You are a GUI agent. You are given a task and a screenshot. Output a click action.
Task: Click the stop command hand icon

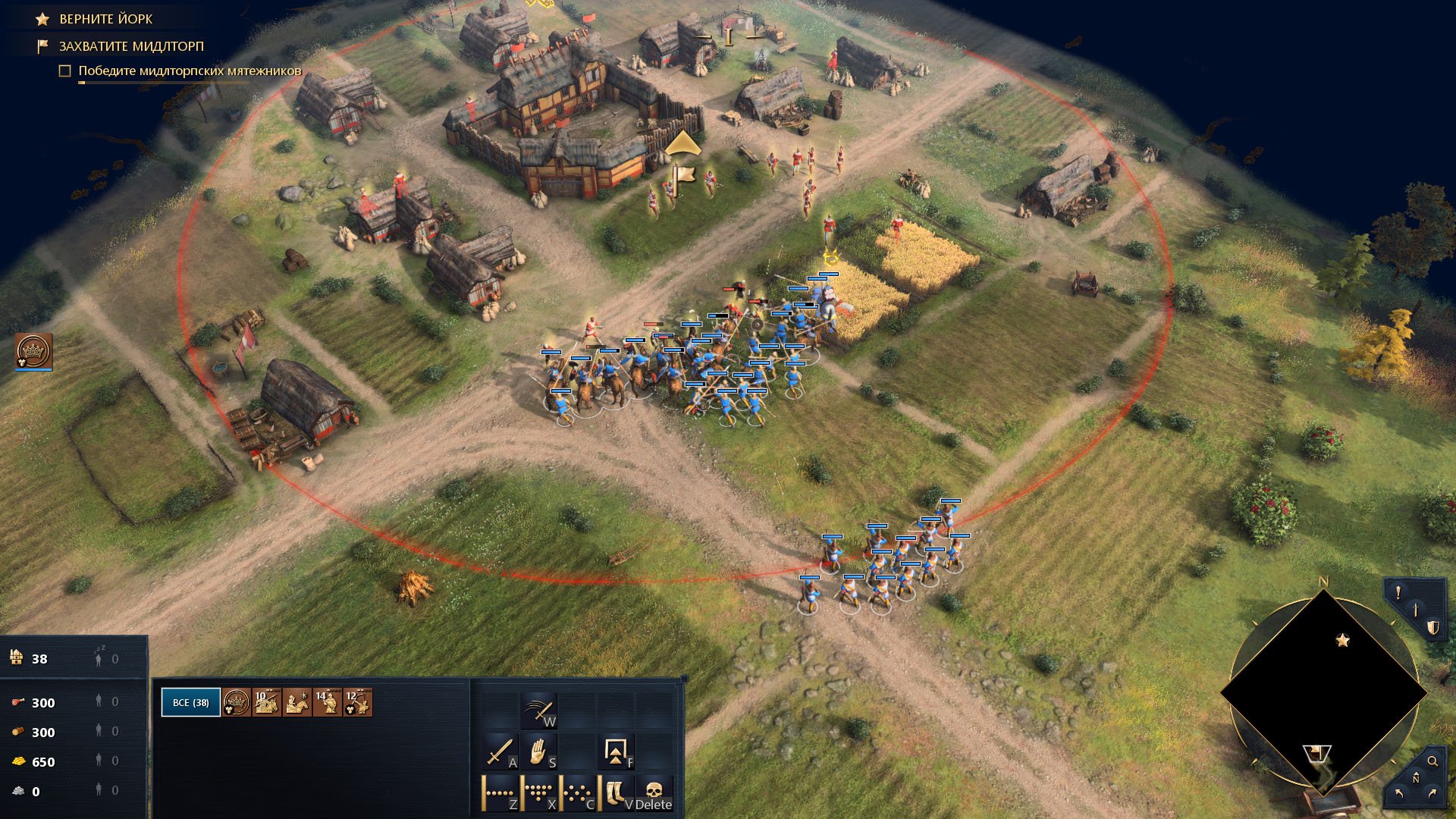(538, 752)
